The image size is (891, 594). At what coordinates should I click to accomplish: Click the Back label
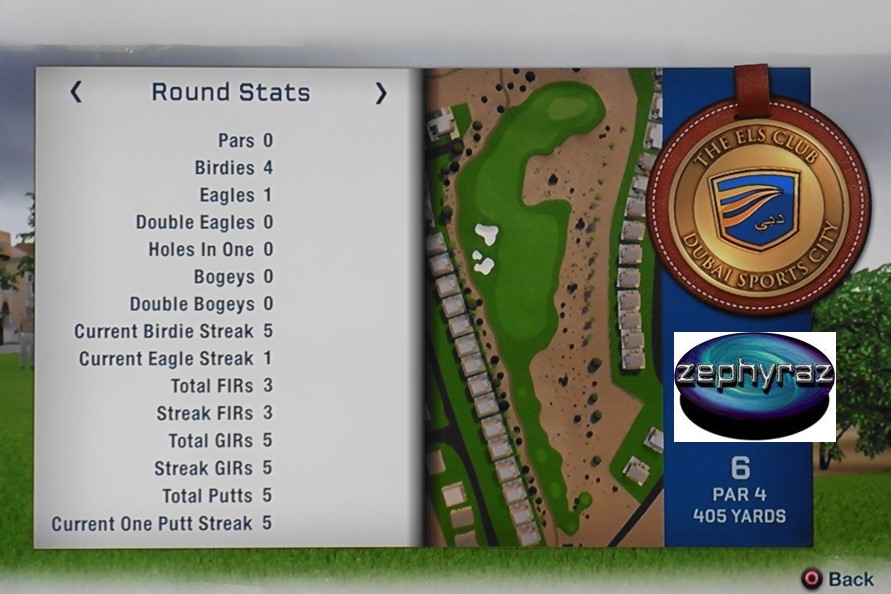coord(850,579)
